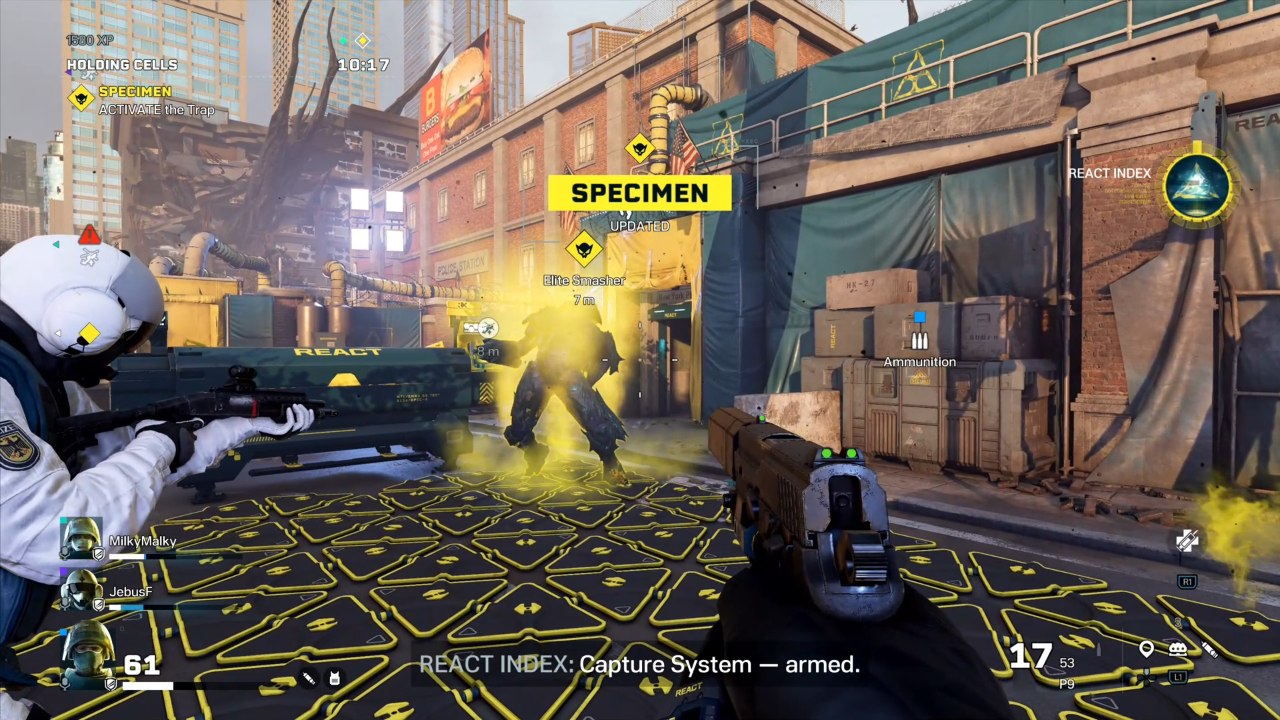This screenshot has height=720, width=1280.
Task: Select the REACT INDEX crystal icon
Action: pyautogui.click(x=1199, y=188)
